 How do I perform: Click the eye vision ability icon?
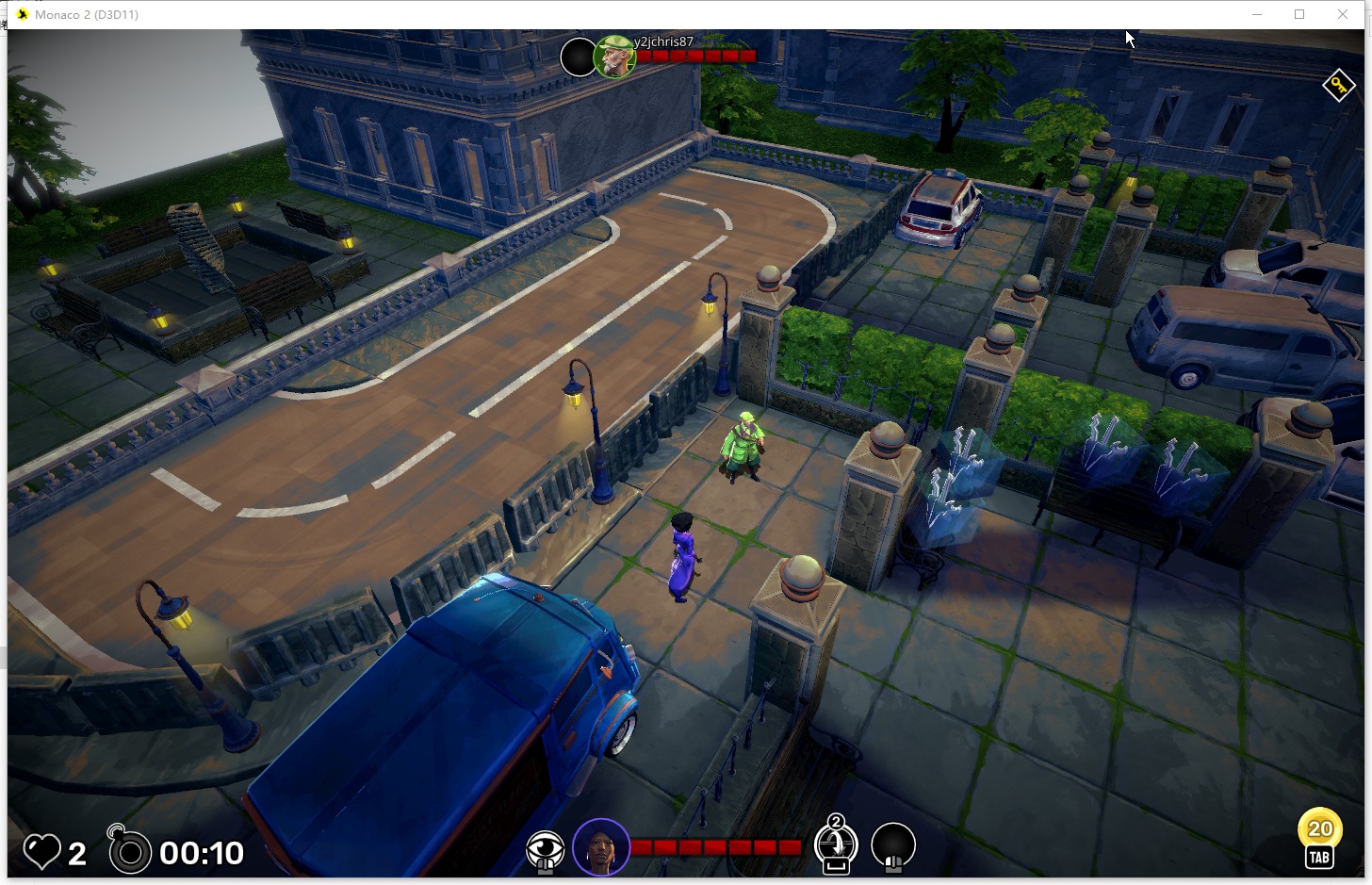(x=545, y=849)
